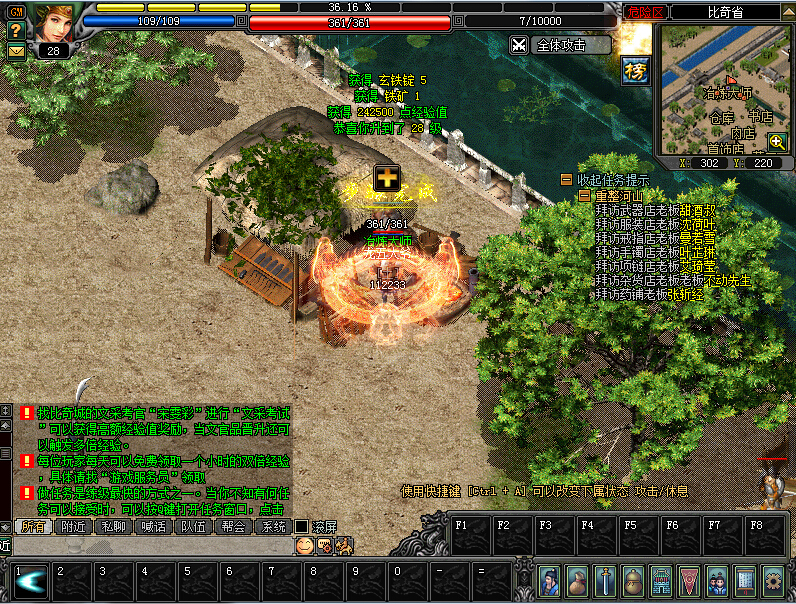Open the GM help button
Image resolution: width=796 pixels, height=604 pixels.
[16, 12]
